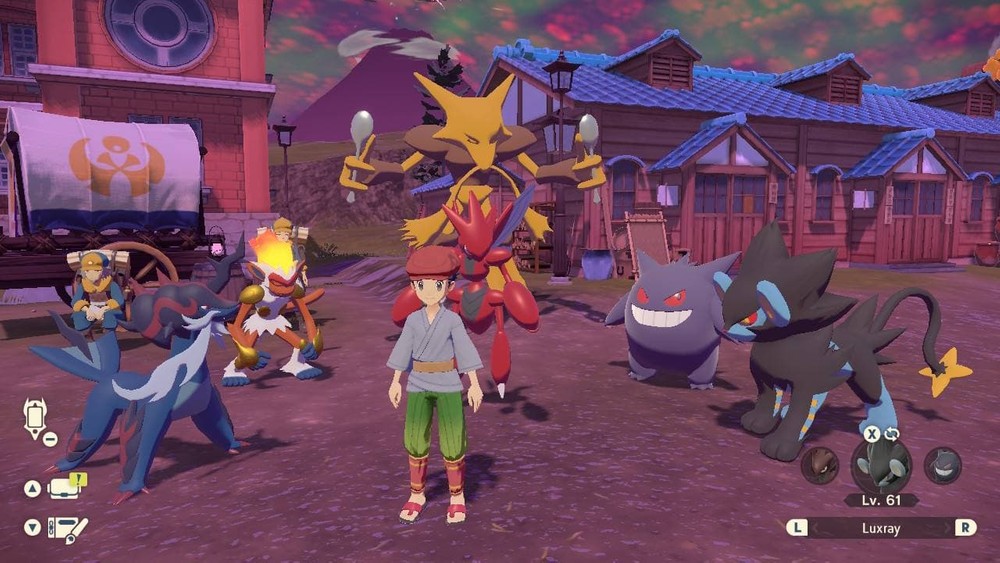
Task: Open the Arc Phone map icon
Action: pyautogui.click(x=36, y=416)
